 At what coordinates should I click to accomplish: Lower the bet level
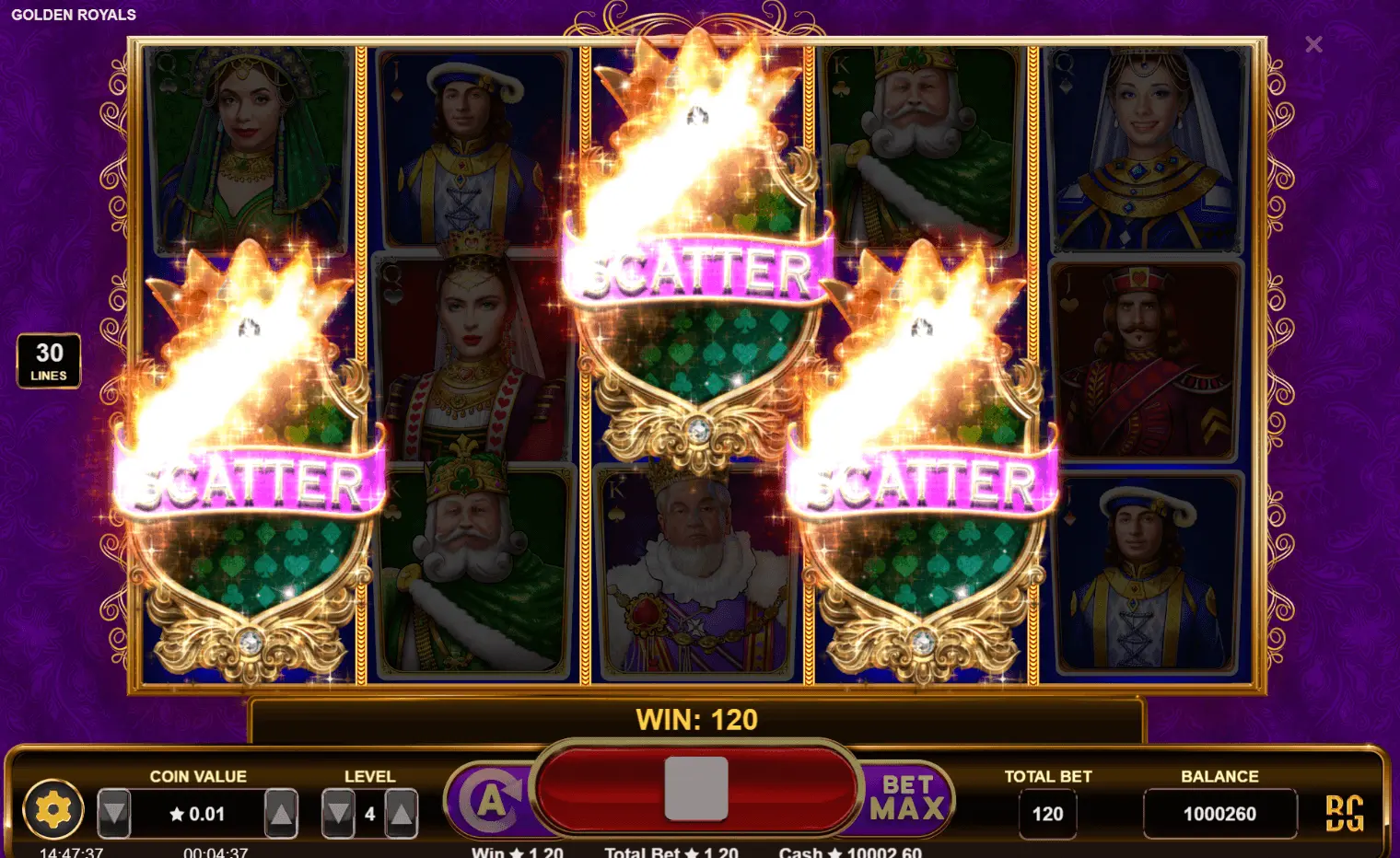pos(338,813)
